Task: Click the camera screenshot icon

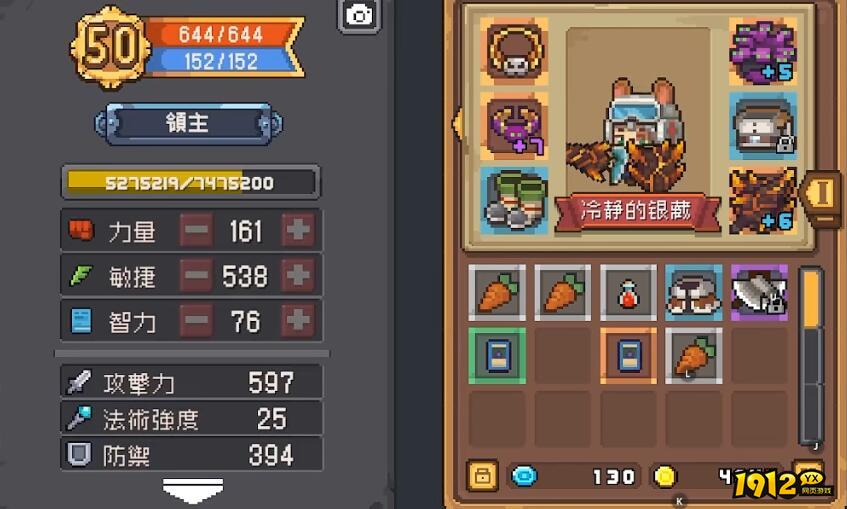Action: tap(359, 16)
